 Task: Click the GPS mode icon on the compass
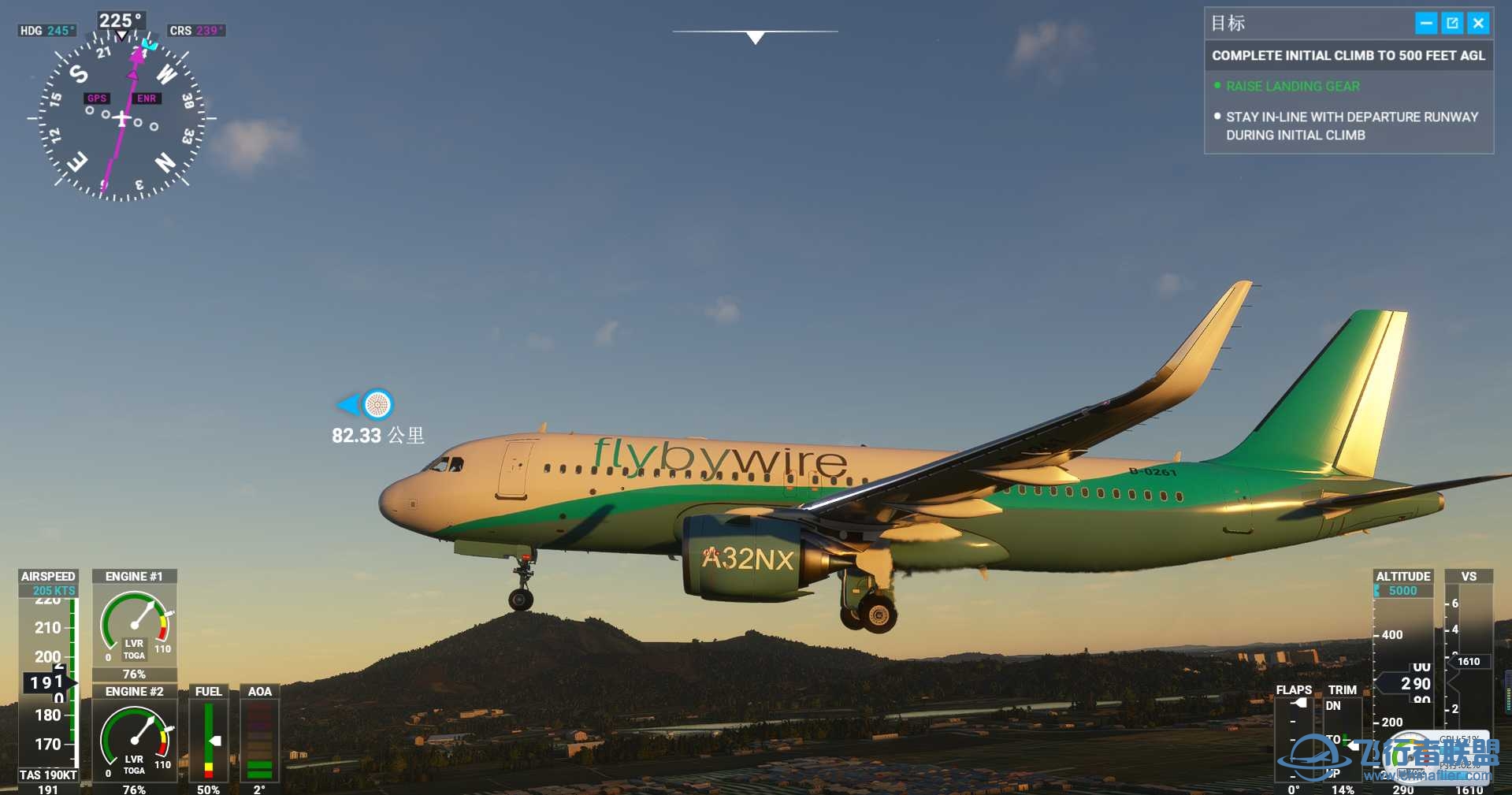[96, 98]
